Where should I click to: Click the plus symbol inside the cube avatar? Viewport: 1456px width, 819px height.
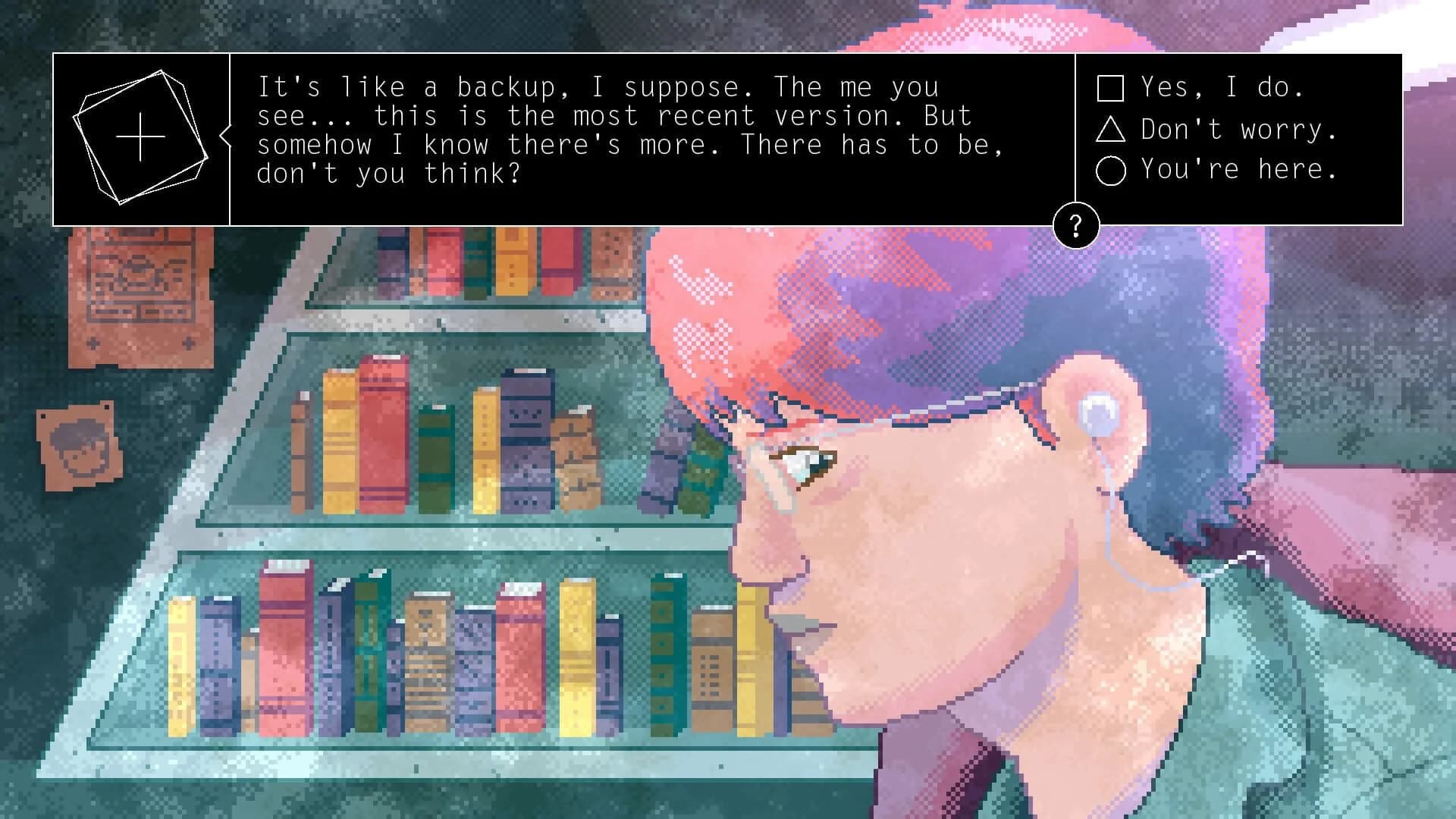coord(140,138)
